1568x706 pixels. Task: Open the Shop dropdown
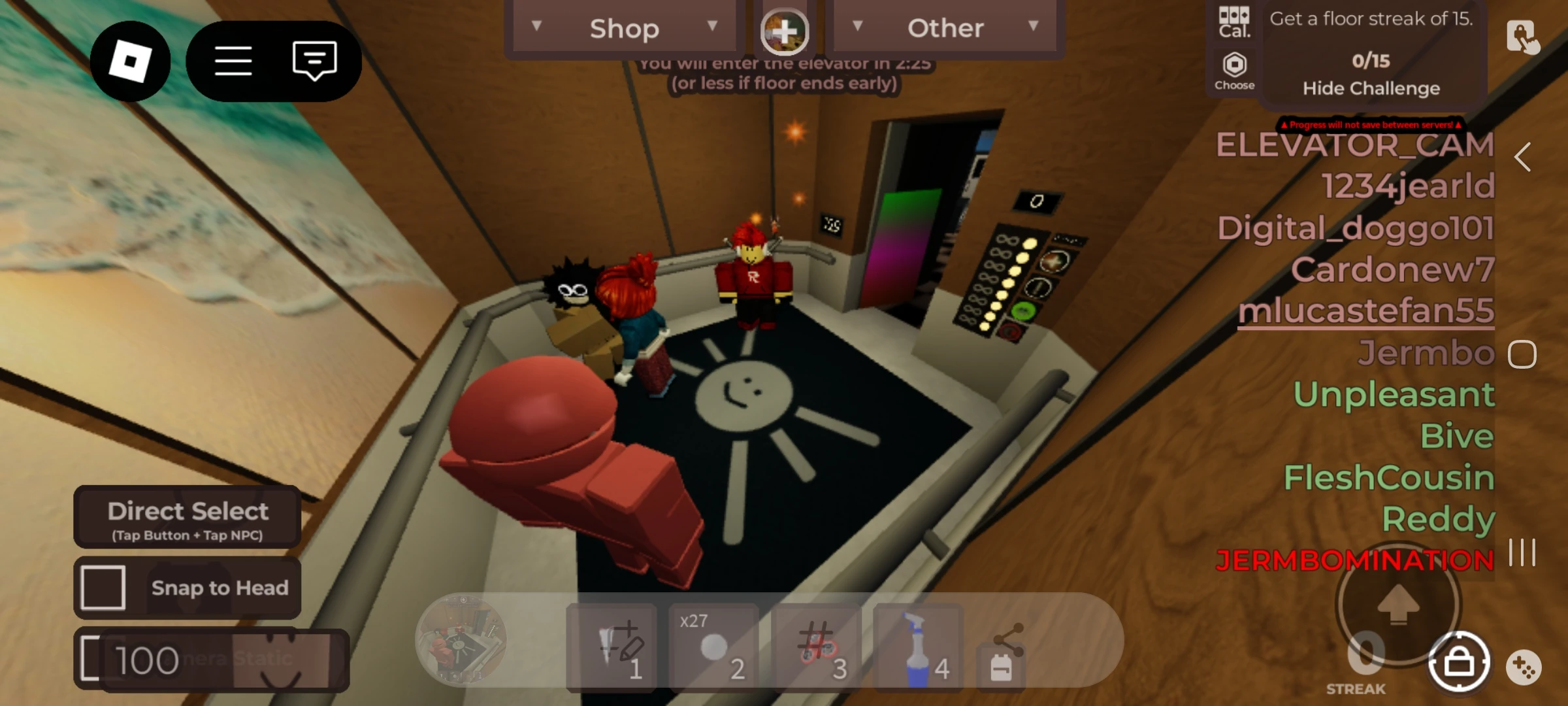[624, 27]
